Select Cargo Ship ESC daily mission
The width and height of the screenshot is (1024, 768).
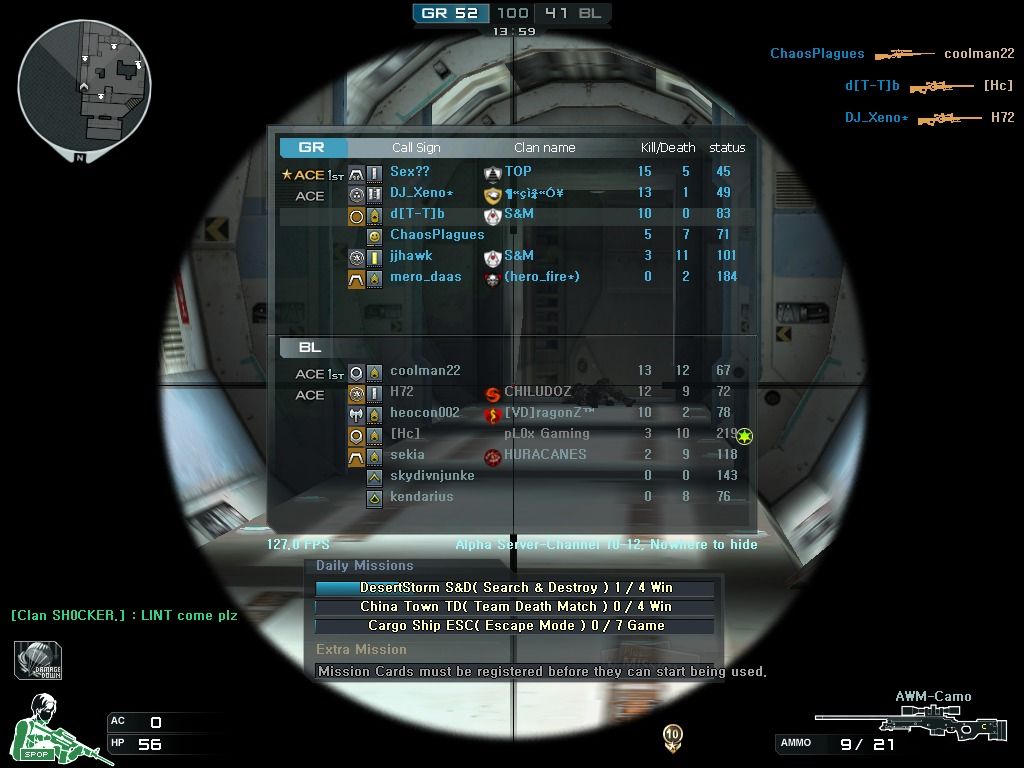coord(515,626)
